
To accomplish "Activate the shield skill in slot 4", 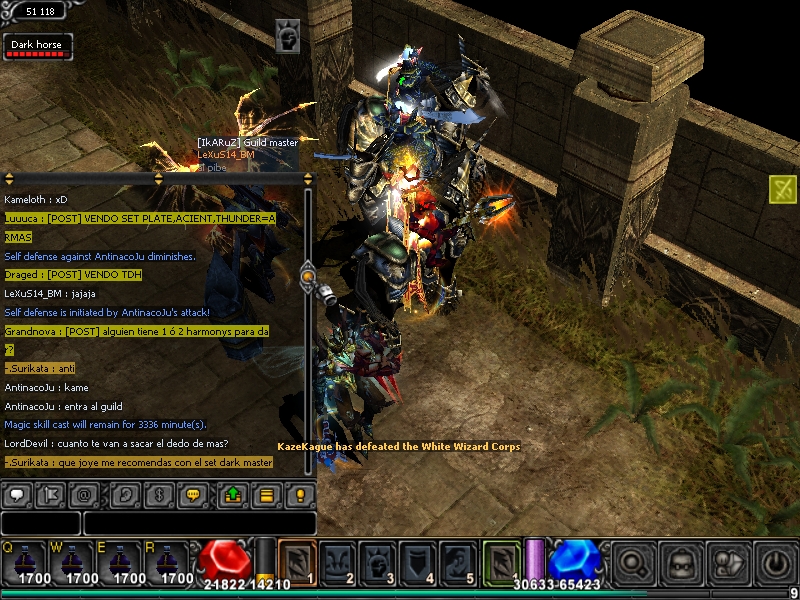I will [x=418, y=562].
